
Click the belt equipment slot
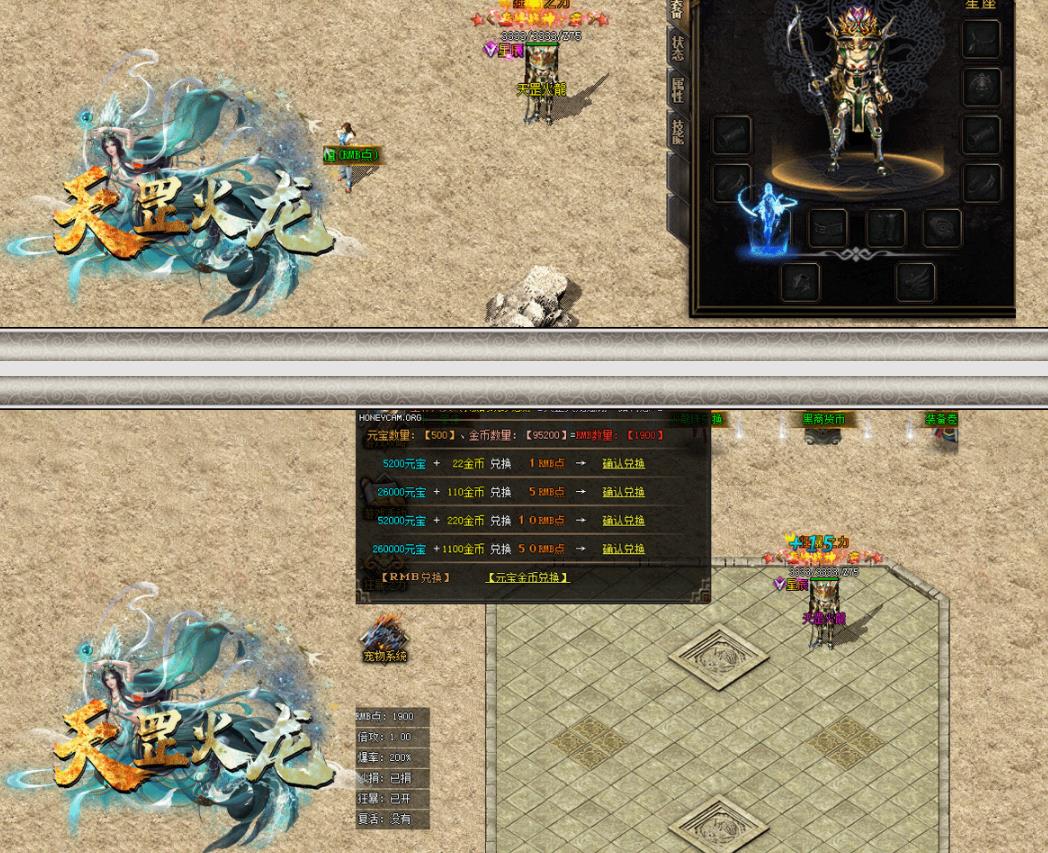pos(827,229)
